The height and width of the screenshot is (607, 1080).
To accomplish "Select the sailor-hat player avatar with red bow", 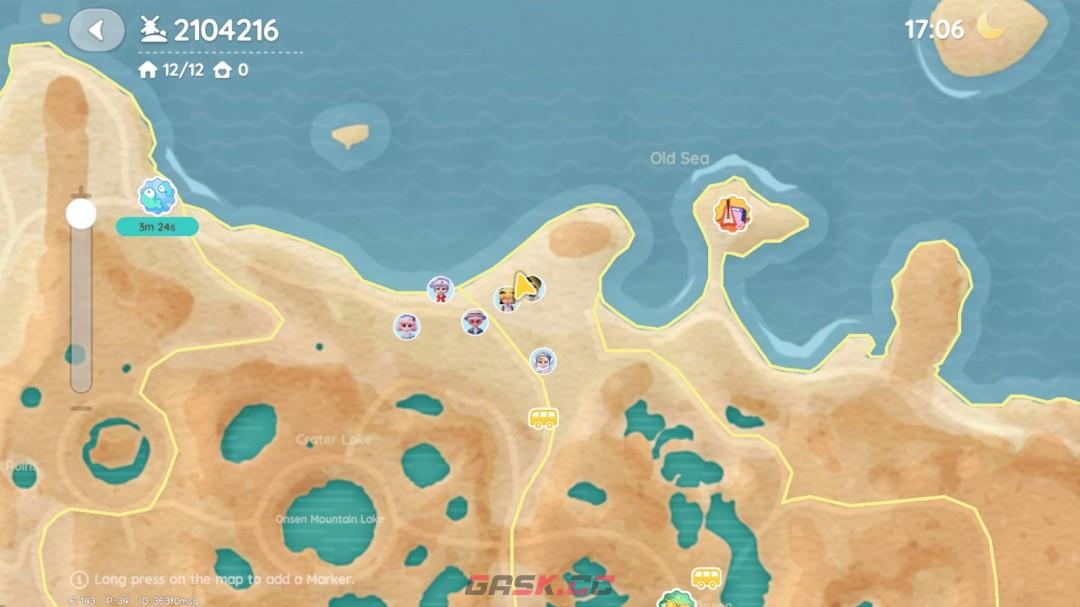I will [440, 290].
